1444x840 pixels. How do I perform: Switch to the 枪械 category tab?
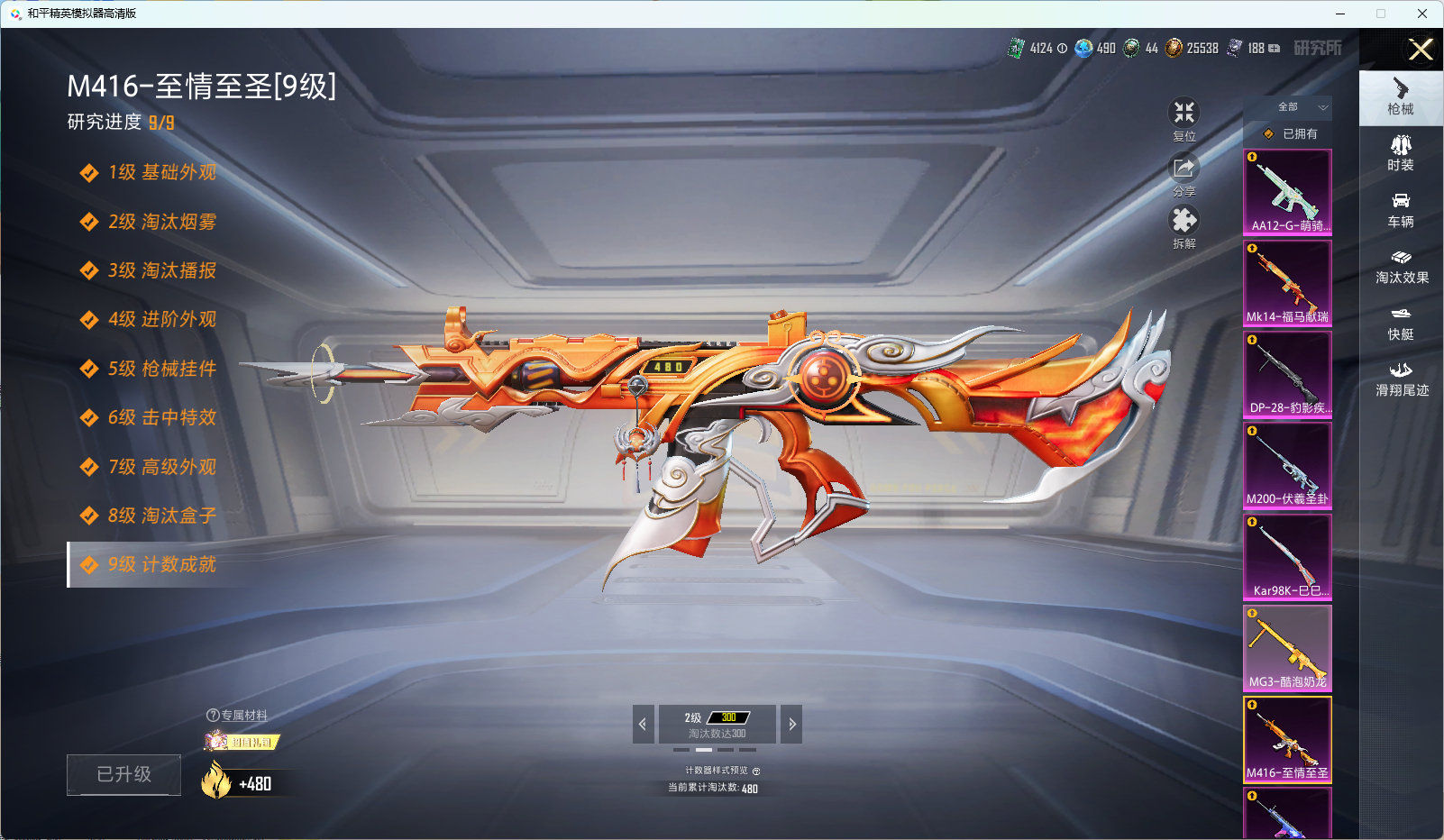1401,96
